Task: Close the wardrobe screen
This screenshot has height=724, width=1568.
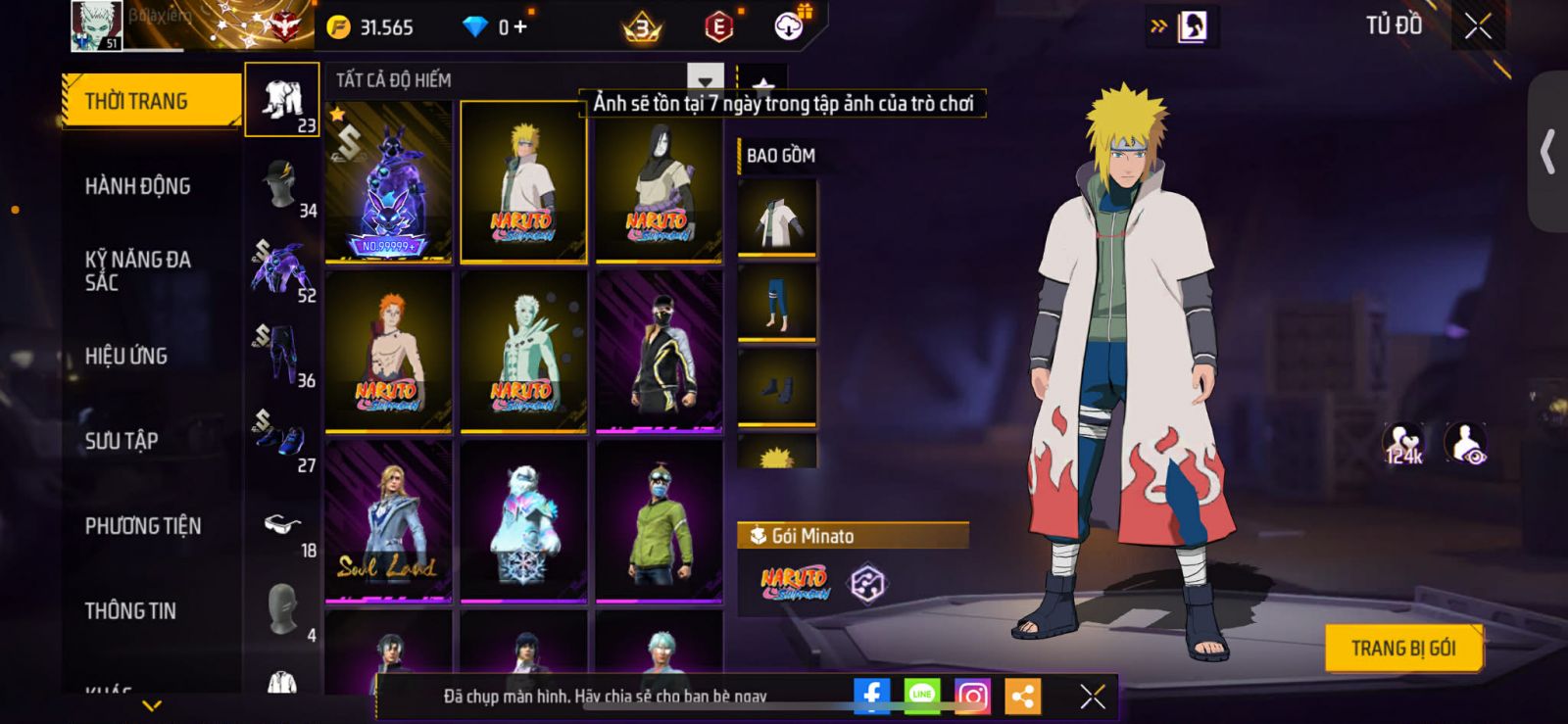Action: (x=1478, y=27)
